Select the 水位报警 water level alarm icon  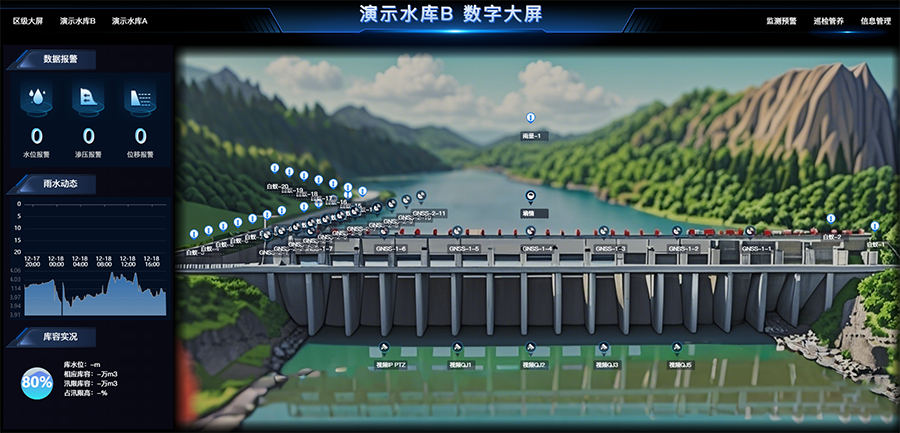point(36,99)
